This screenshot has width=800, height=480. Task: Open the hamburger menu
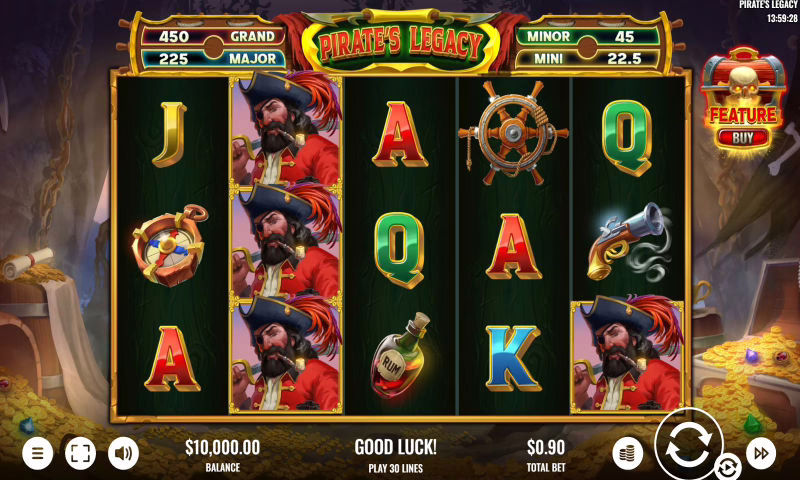click(37, 453)
